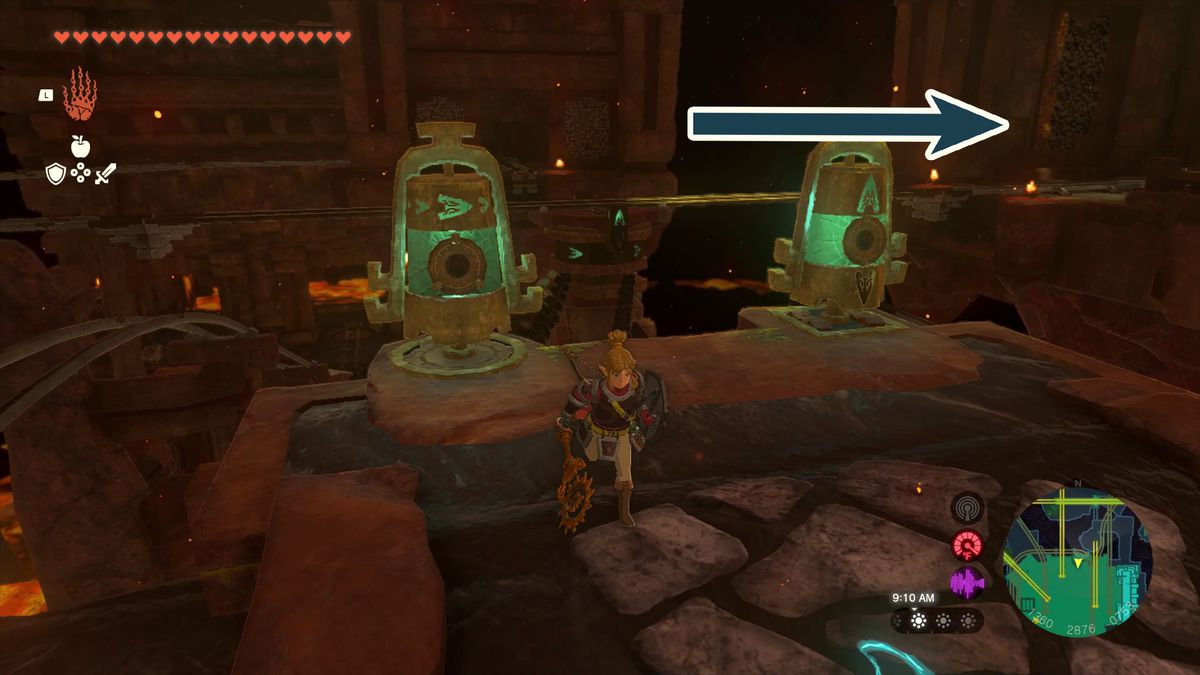Open the sword weapon quick-select icon
This screenshot has height=675, width=1200.
[106, 173]
